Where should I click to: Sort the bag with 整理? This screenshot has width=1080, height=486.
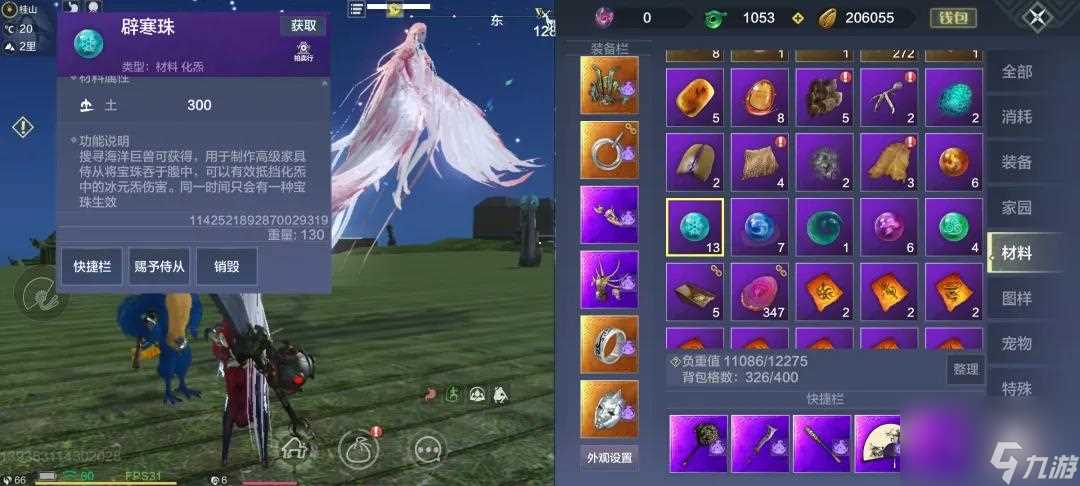(x=965, y=369)
